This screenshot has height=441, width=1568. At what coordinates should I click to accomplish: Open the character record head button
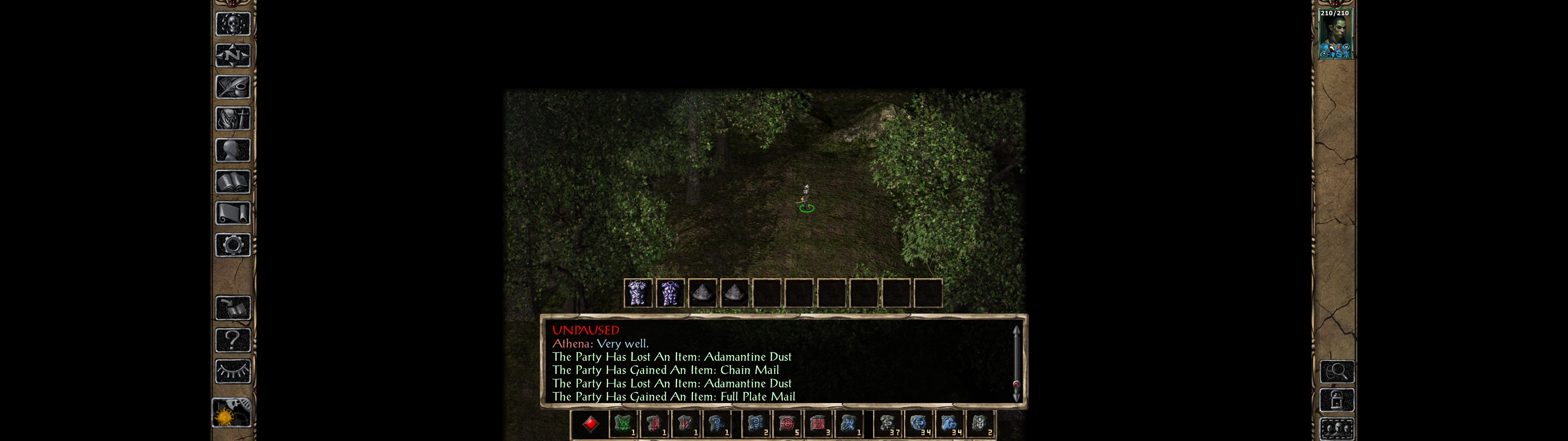(232, 150)
